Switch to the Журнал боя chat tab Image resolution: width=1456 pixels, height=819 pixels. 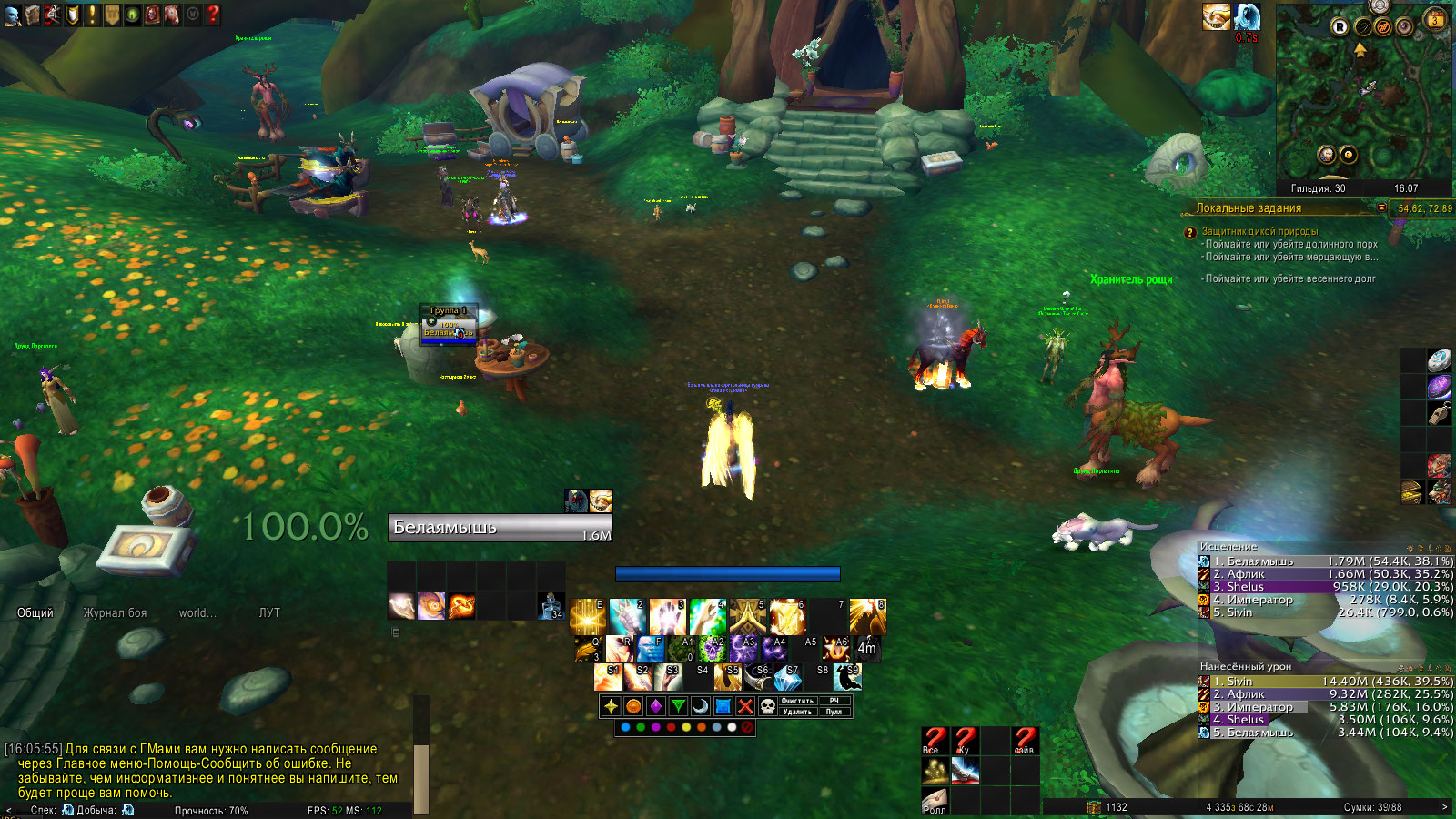(115, 613)
